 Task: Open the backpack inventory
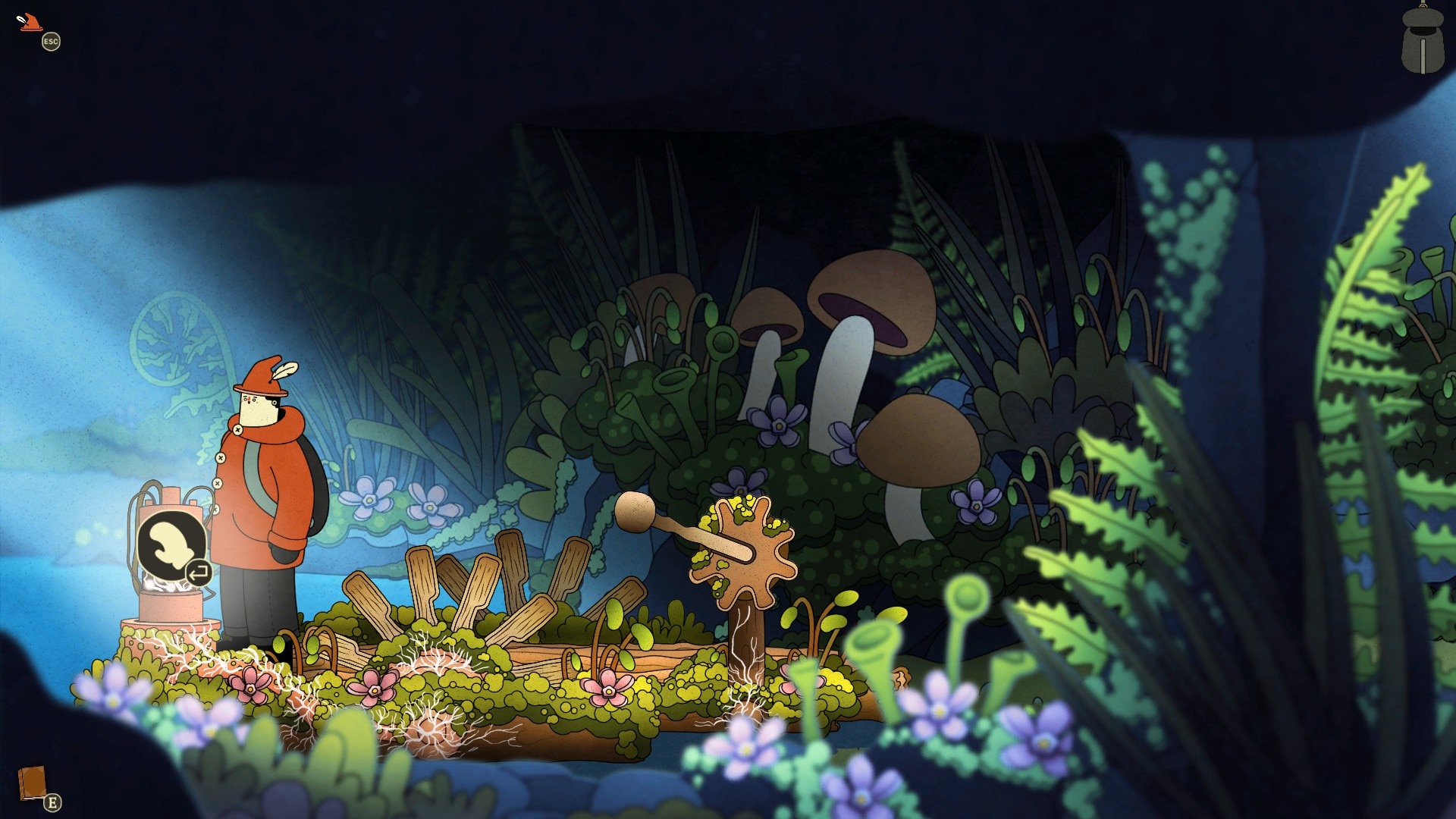pos(1422,42)
